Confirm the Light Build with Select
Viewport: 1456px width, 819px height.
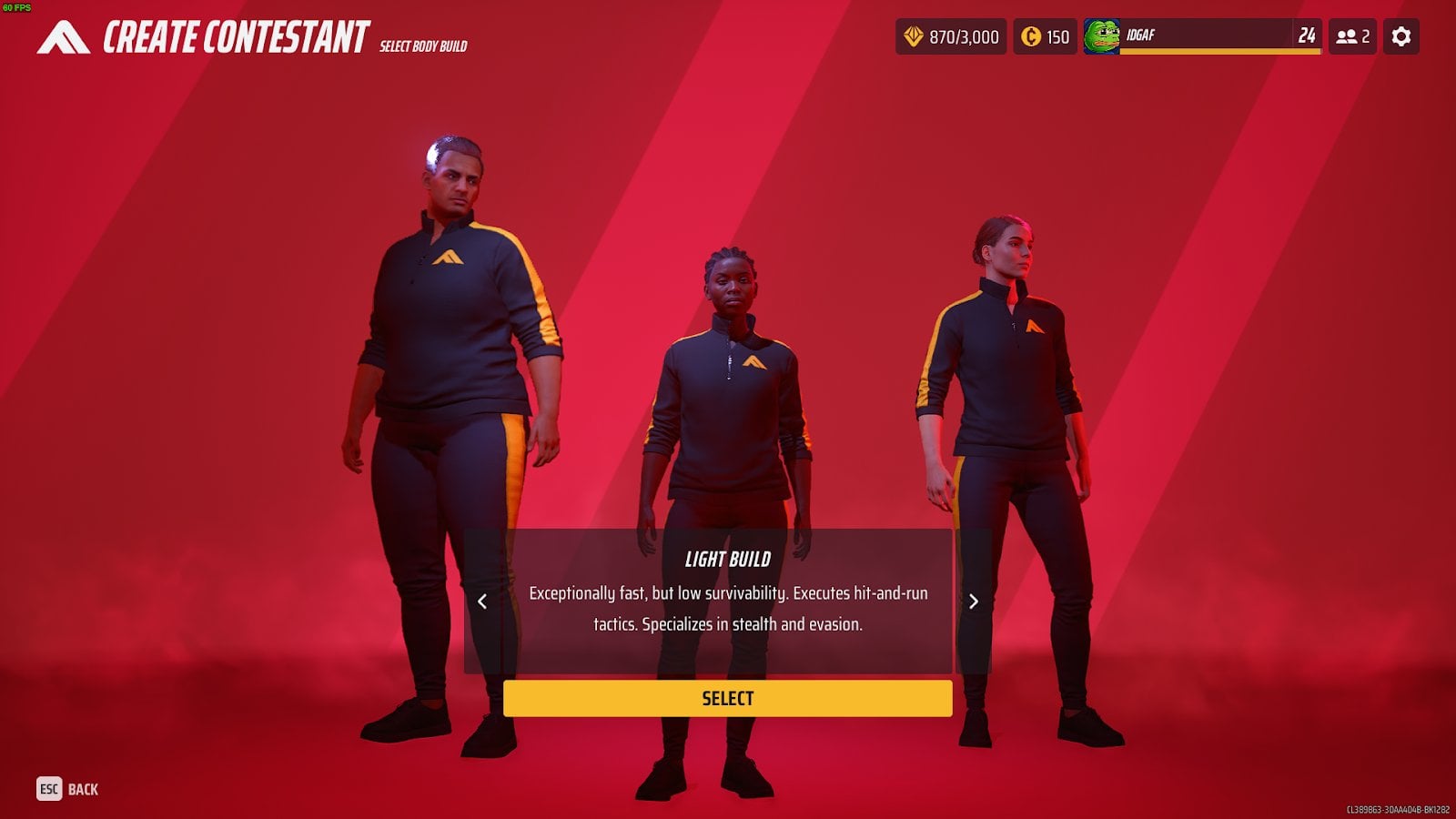click(727, 698)
